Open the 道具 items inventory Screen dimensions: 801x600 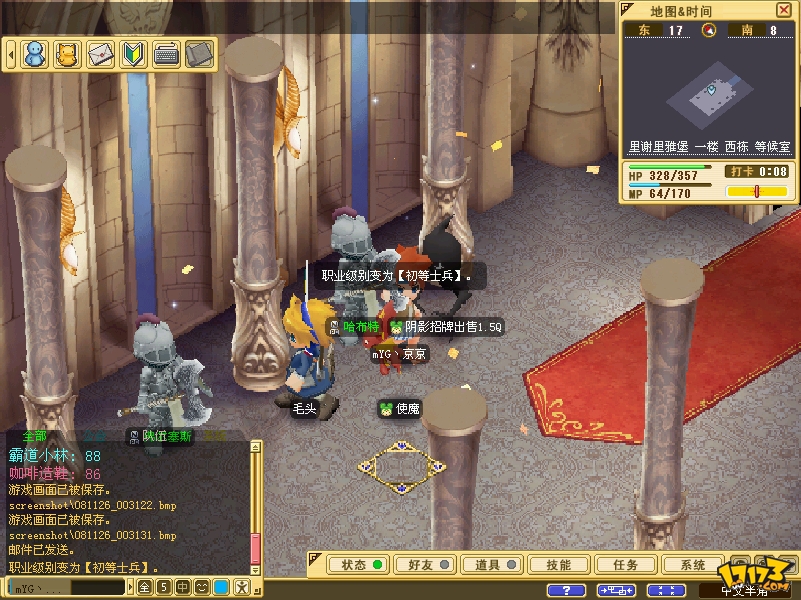(492, 565)
